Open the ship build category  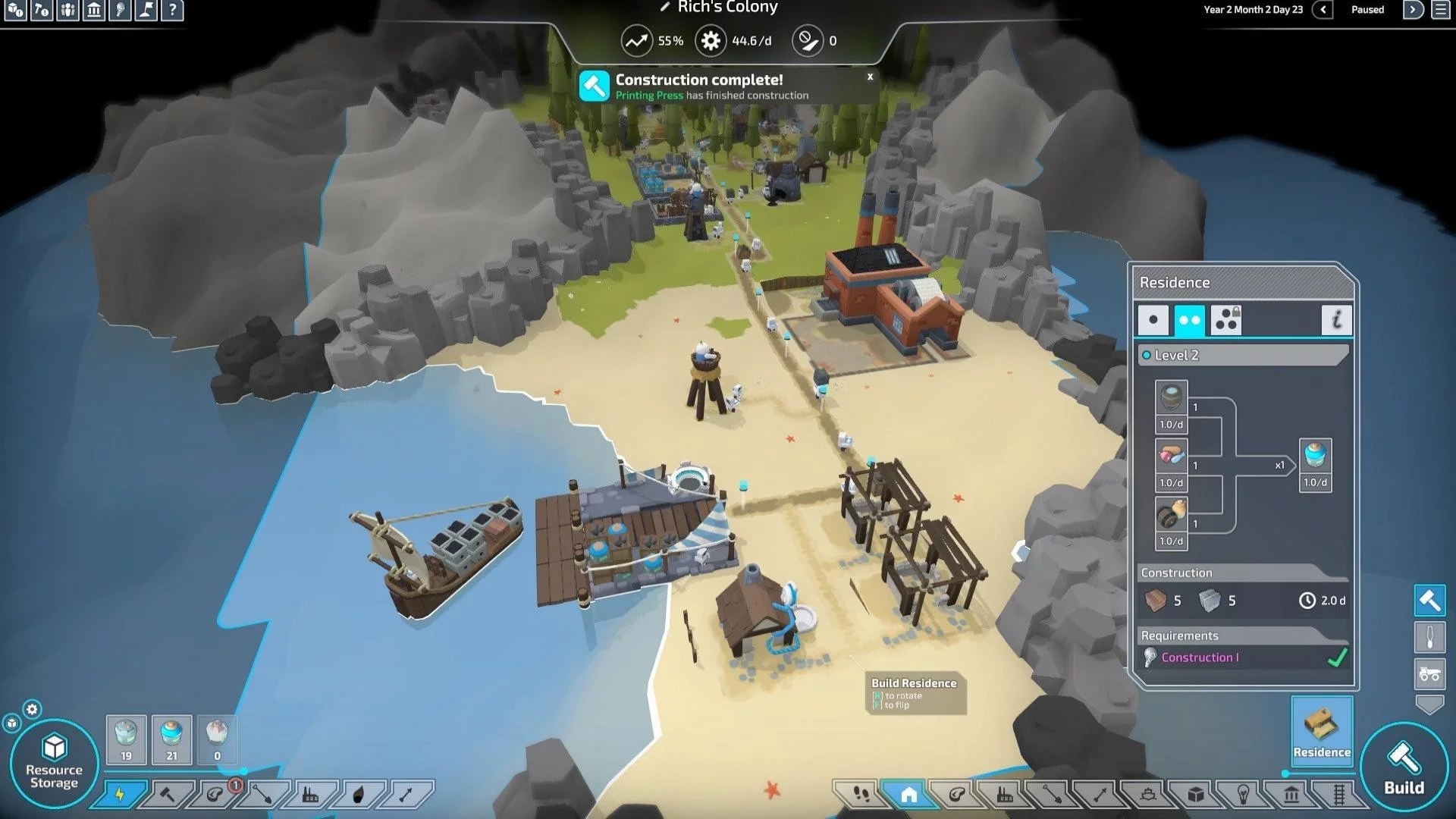pos(1147,794)
